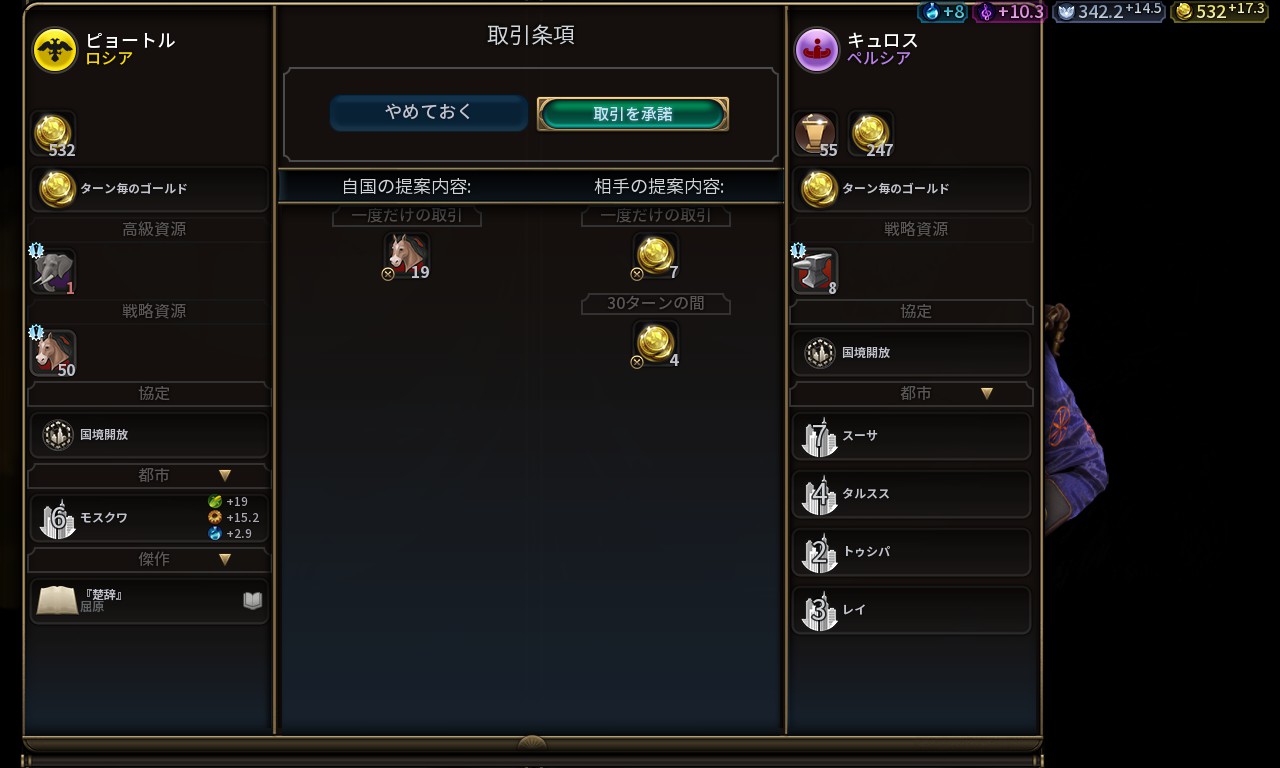Viewport: 1280px width, 768px height.
Task: Select the スーサ city entry
Action: tap(910, 436)
